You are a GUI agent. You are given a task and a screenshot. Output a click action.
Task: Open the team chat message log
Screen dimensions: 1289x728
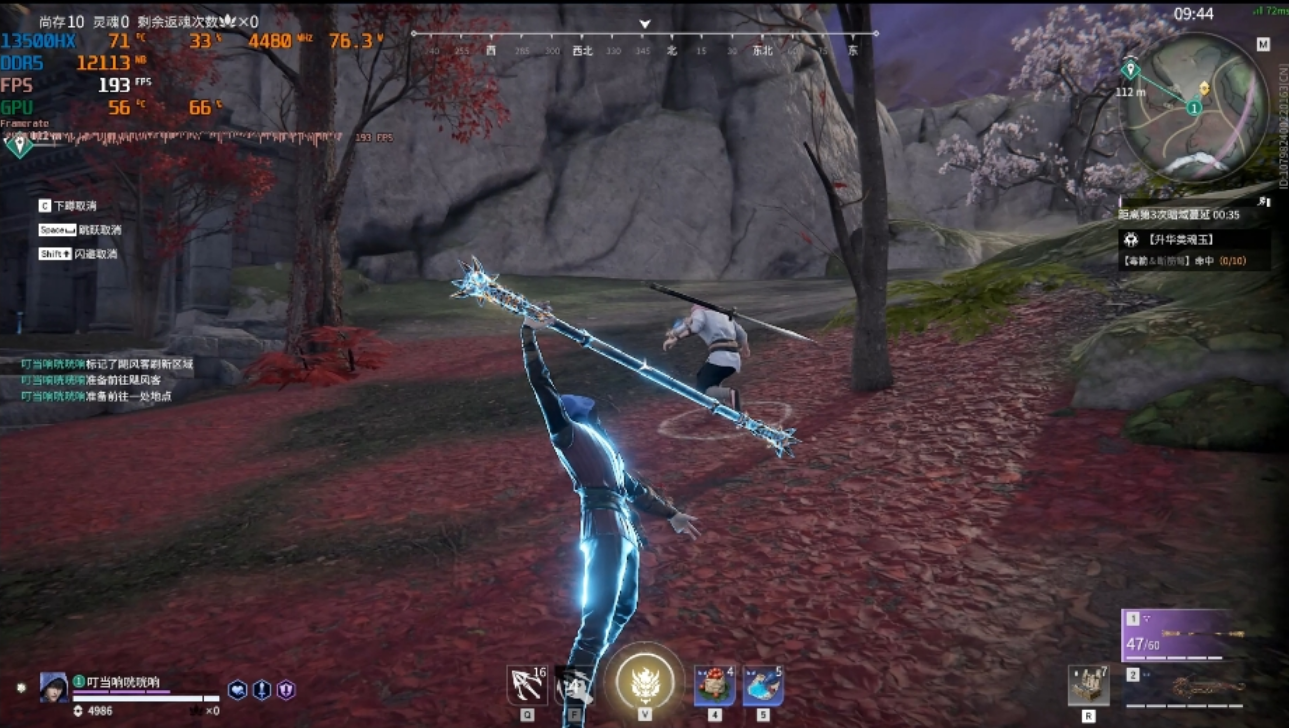[x=105, y=380]
